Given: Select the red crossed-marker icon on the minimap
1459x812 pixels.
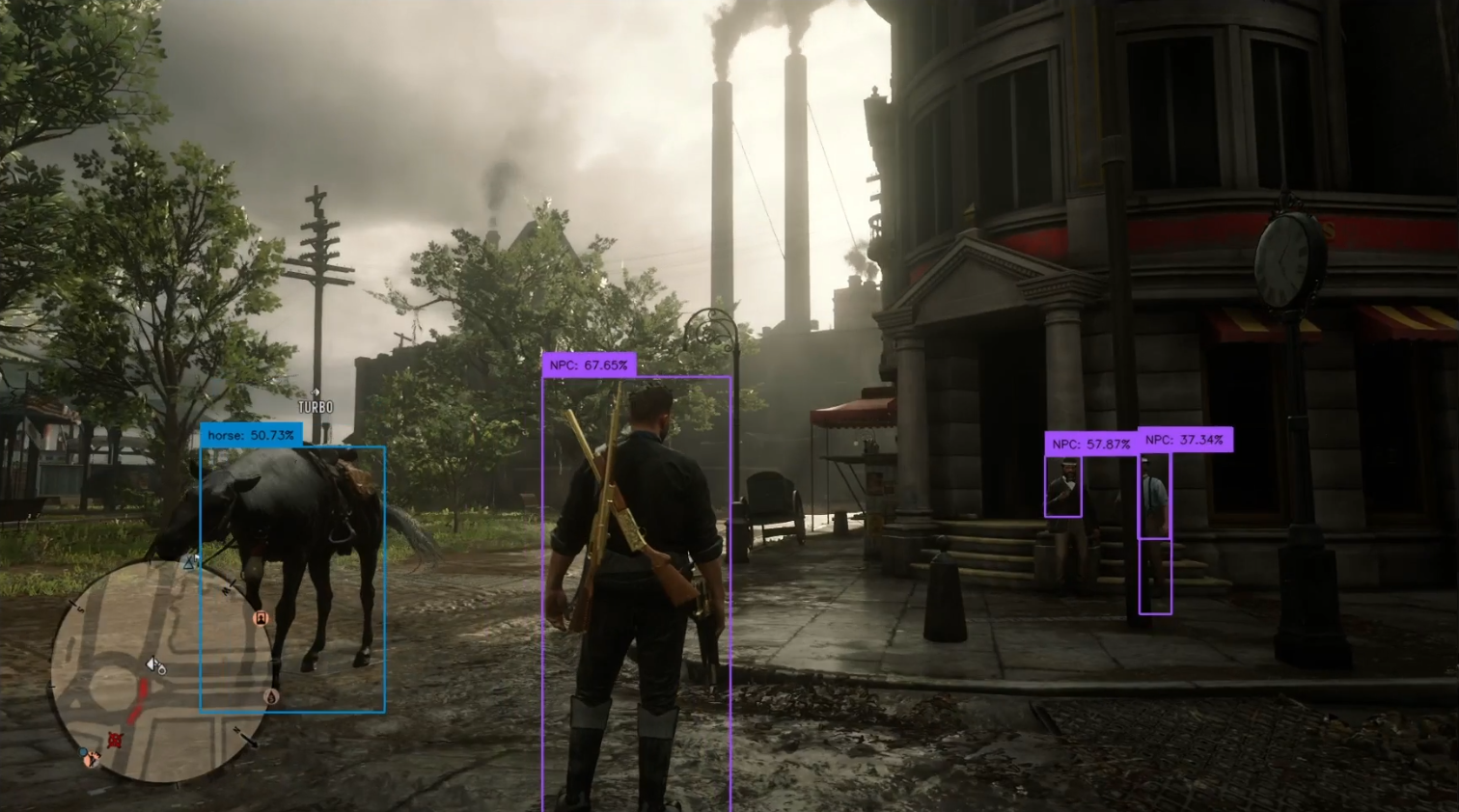Looking at the screenshot, I should (x=115, y=739).
